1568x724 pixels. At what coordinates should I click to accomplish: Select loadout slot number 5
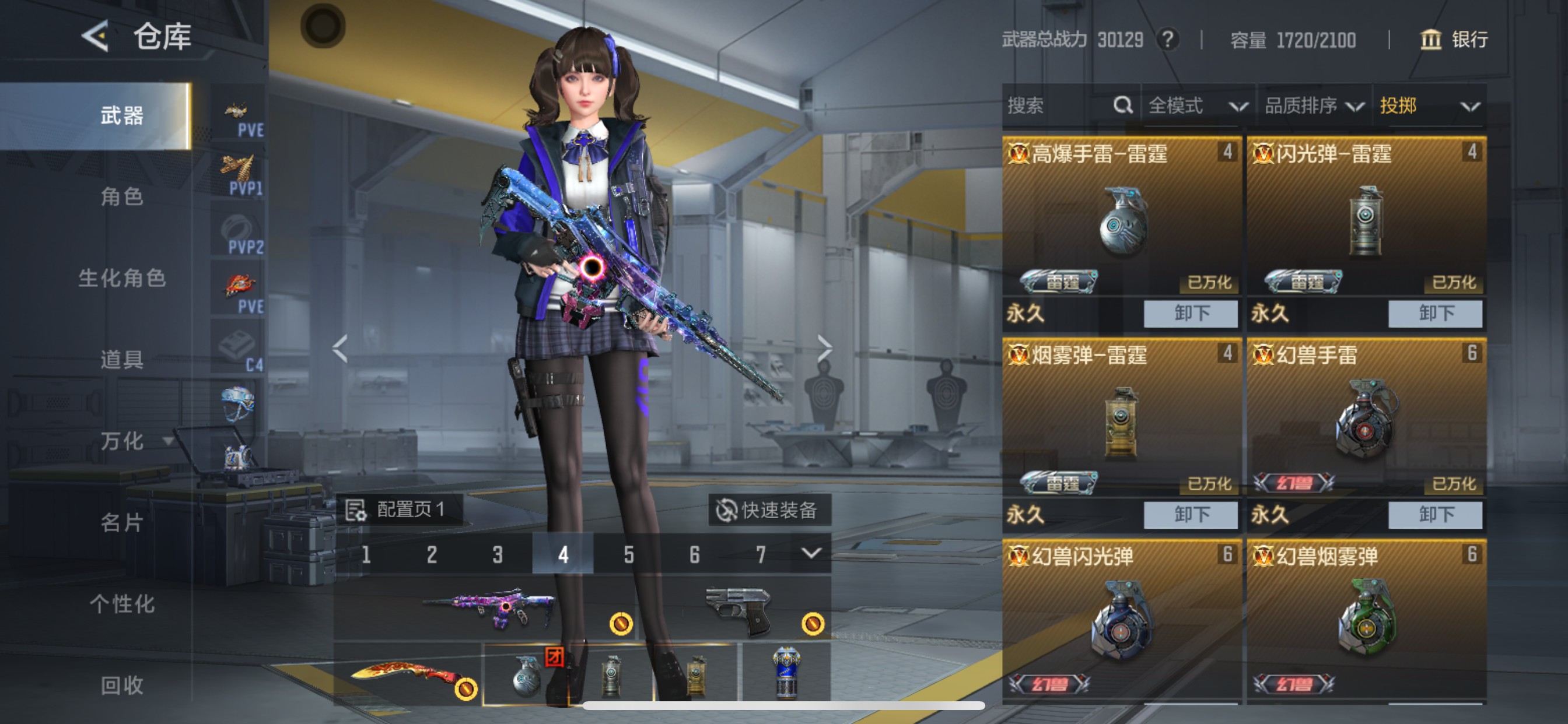coord(628,554)
